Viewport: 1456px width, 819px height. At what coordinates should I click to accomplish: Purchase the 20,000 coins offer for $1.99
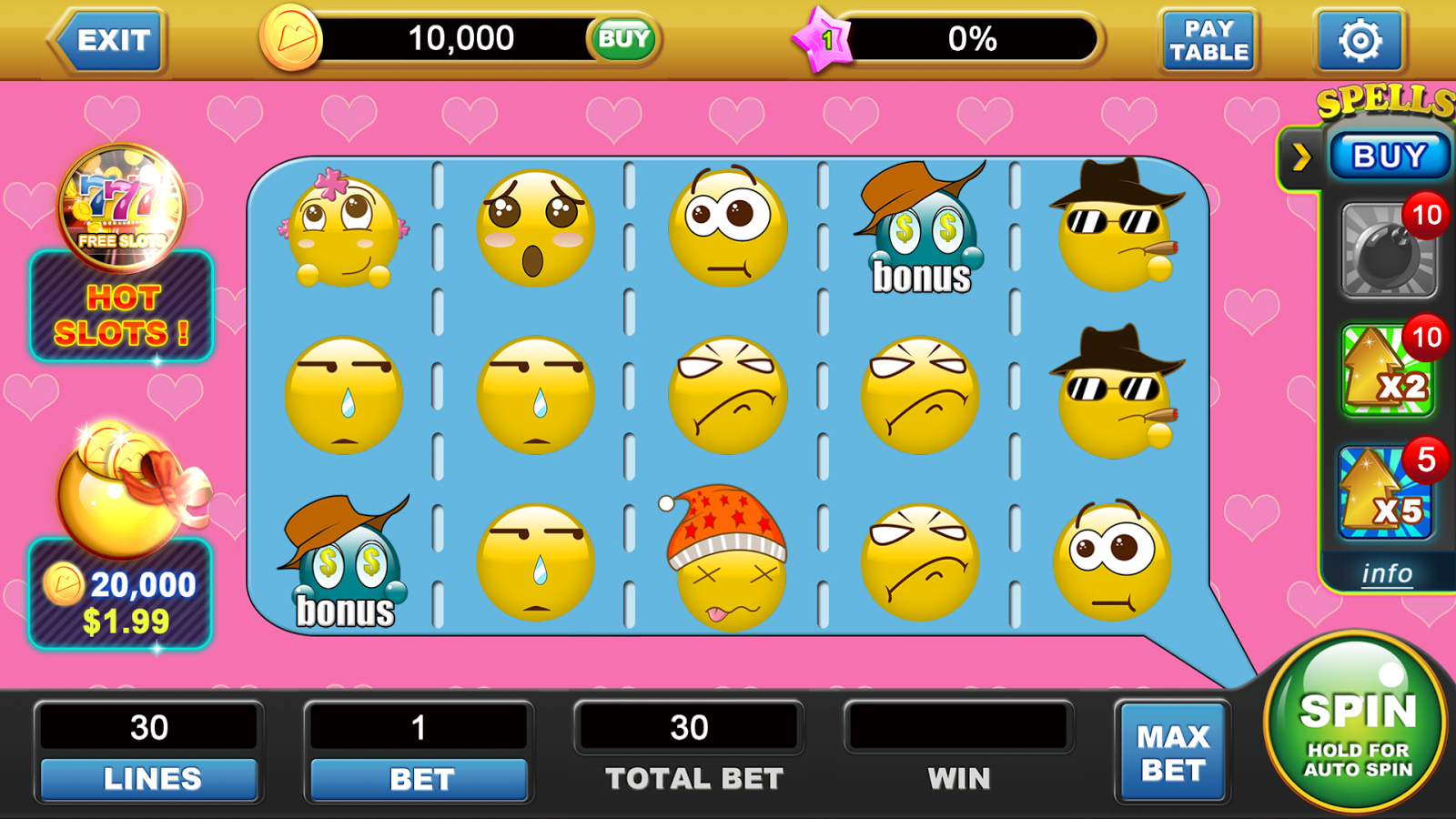point(121,593)
